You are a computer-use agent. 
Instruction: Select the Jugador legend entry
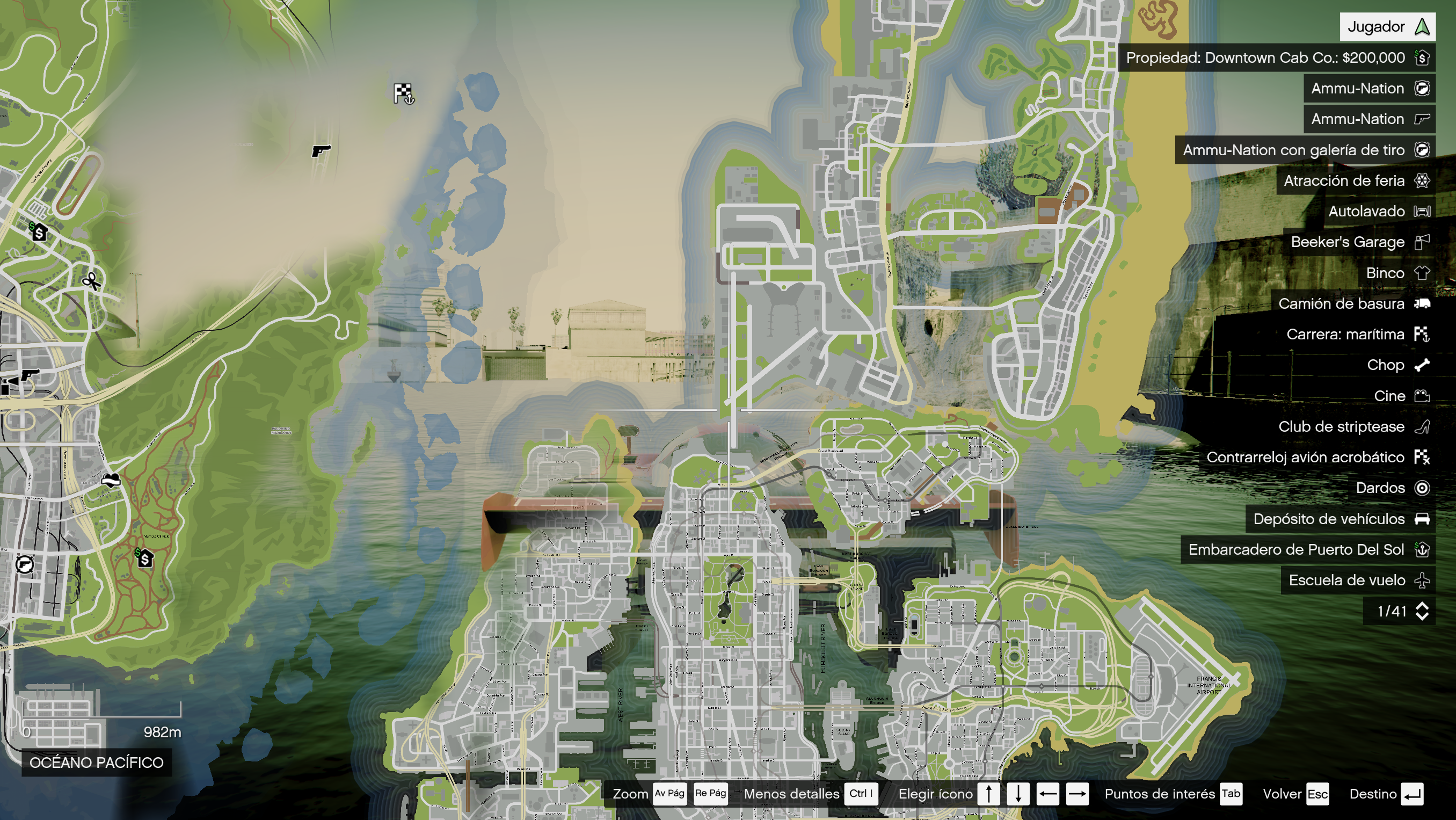click(1387, 26)
